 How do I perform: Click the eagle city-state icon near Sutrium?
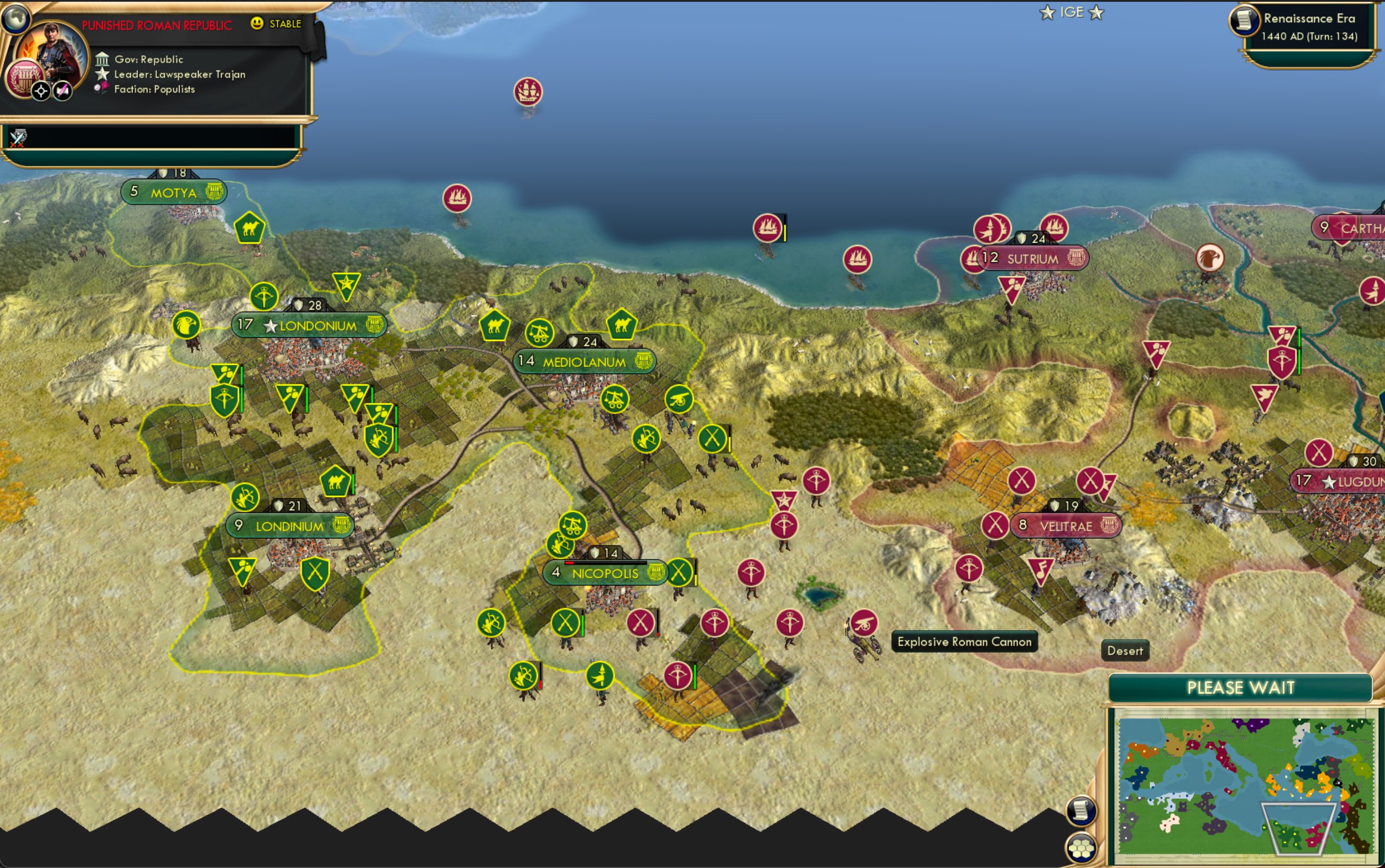pos(1210,259)
